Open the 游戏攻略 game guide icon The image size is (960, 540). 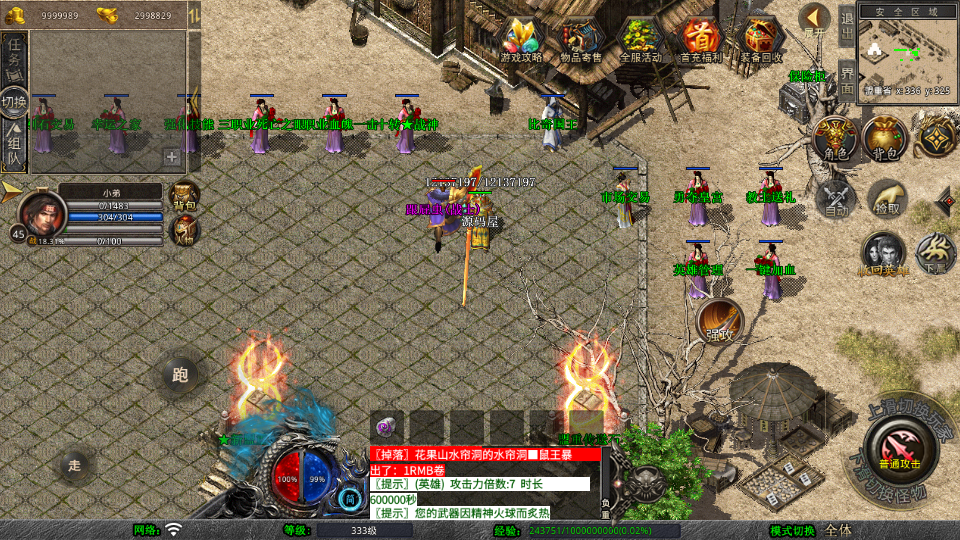click(522, 40)
